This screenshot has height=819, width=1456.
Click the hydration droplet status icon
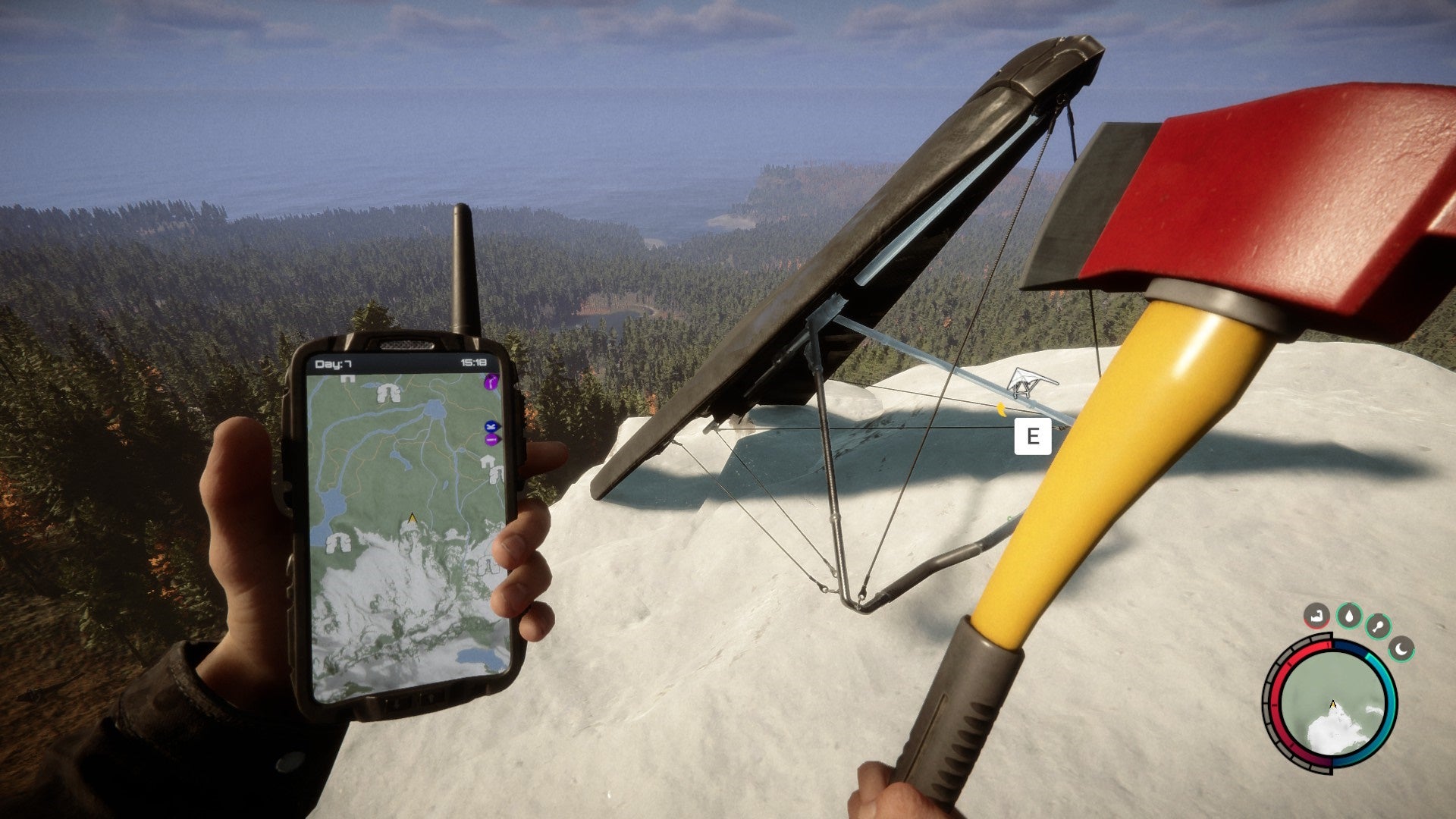click(x=1349, y=616)
